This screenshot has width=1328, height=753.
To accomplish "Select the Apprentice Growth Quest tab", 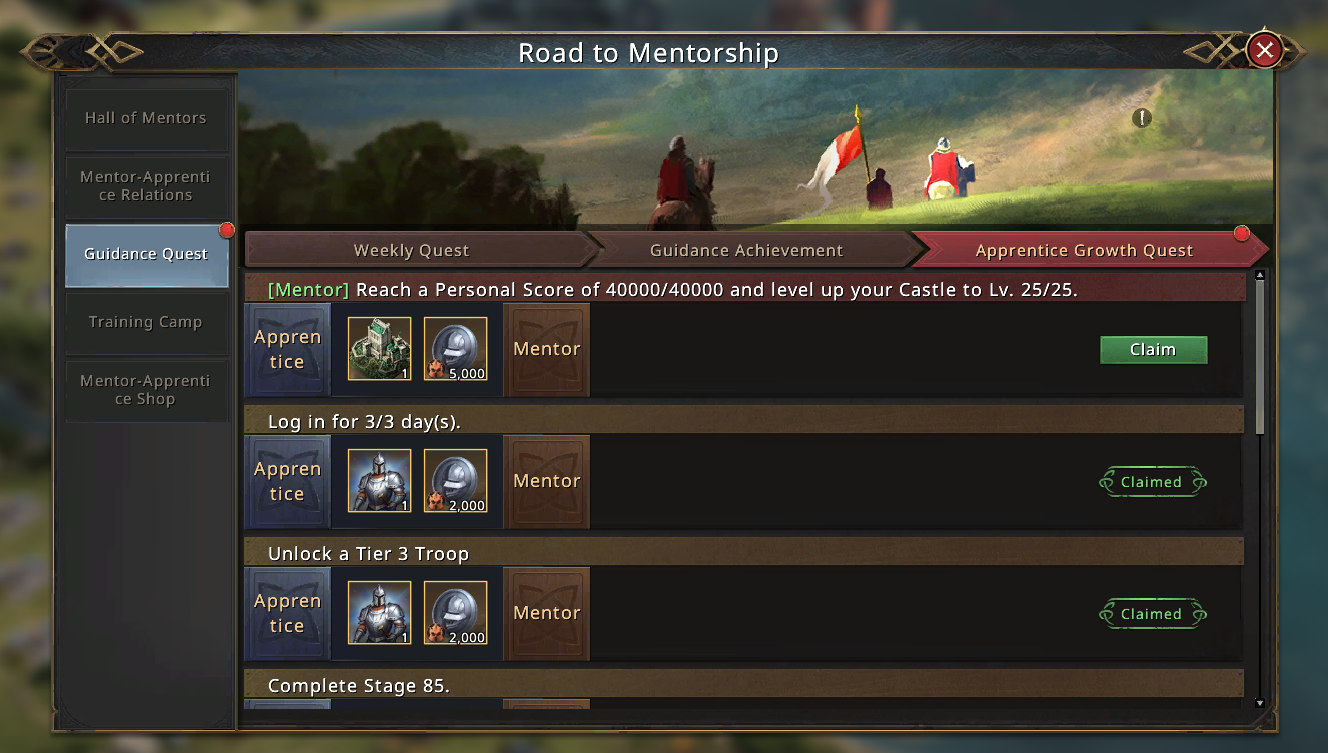I will click(x=1085, y=250).
